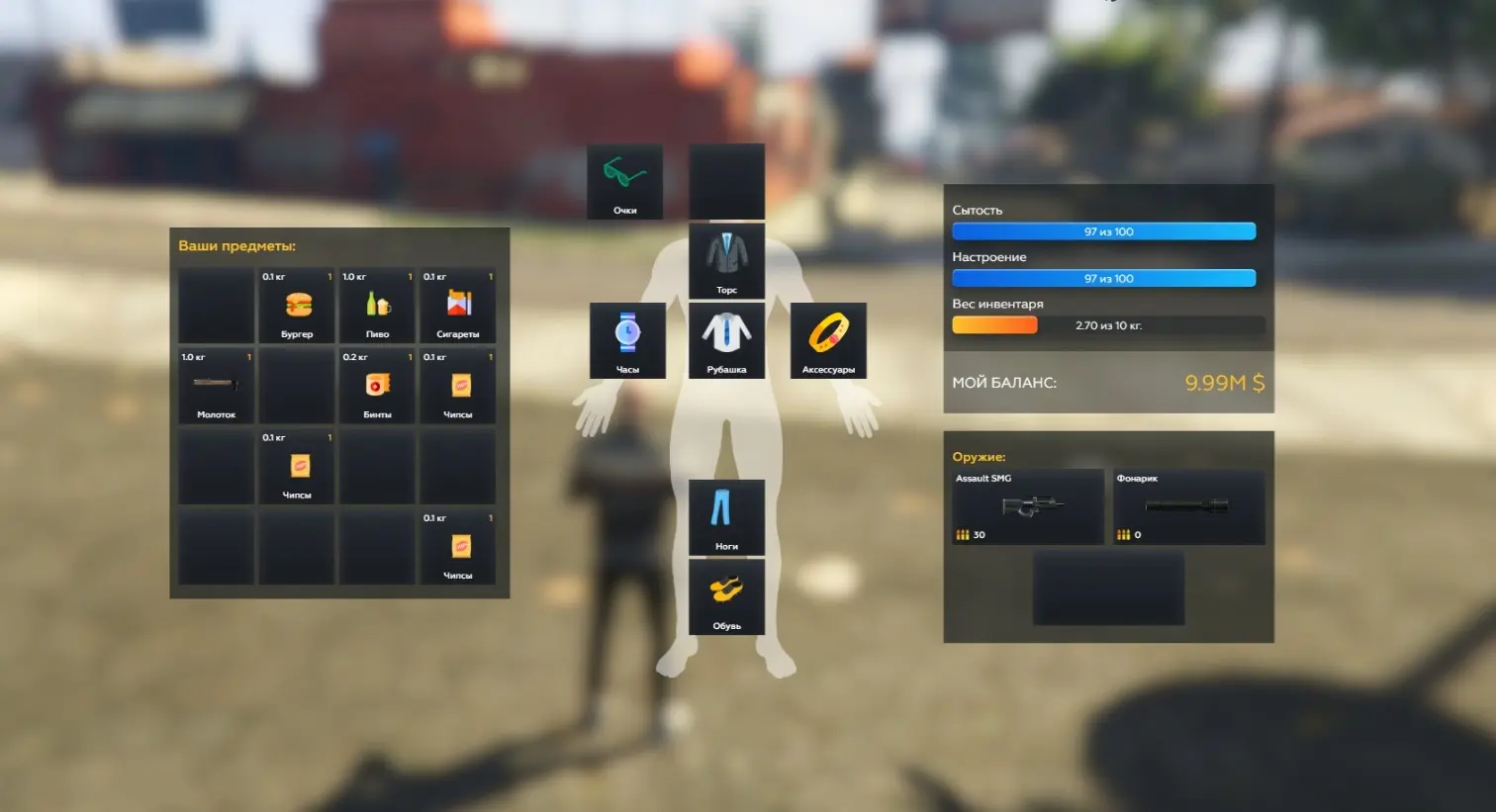The image size is (1496, 812).
Task: Click the Часы equipment slot
Action: (x=627, y=340)
